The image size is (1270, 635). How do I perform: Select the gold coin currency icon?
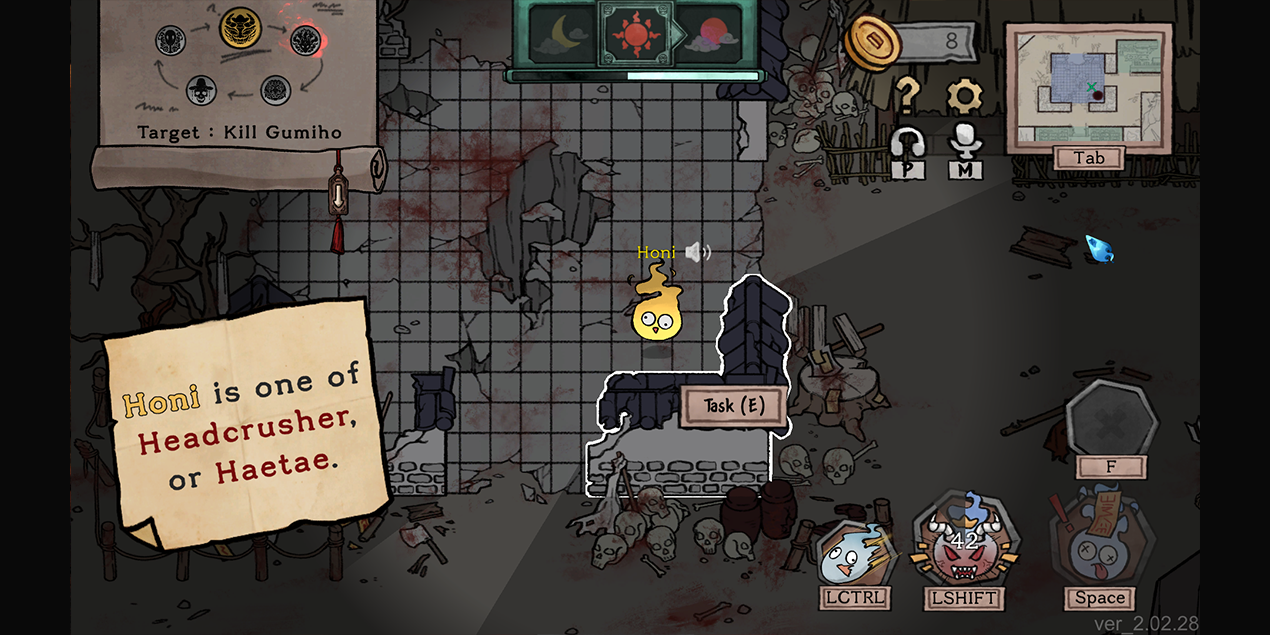(x=872, y=42)
